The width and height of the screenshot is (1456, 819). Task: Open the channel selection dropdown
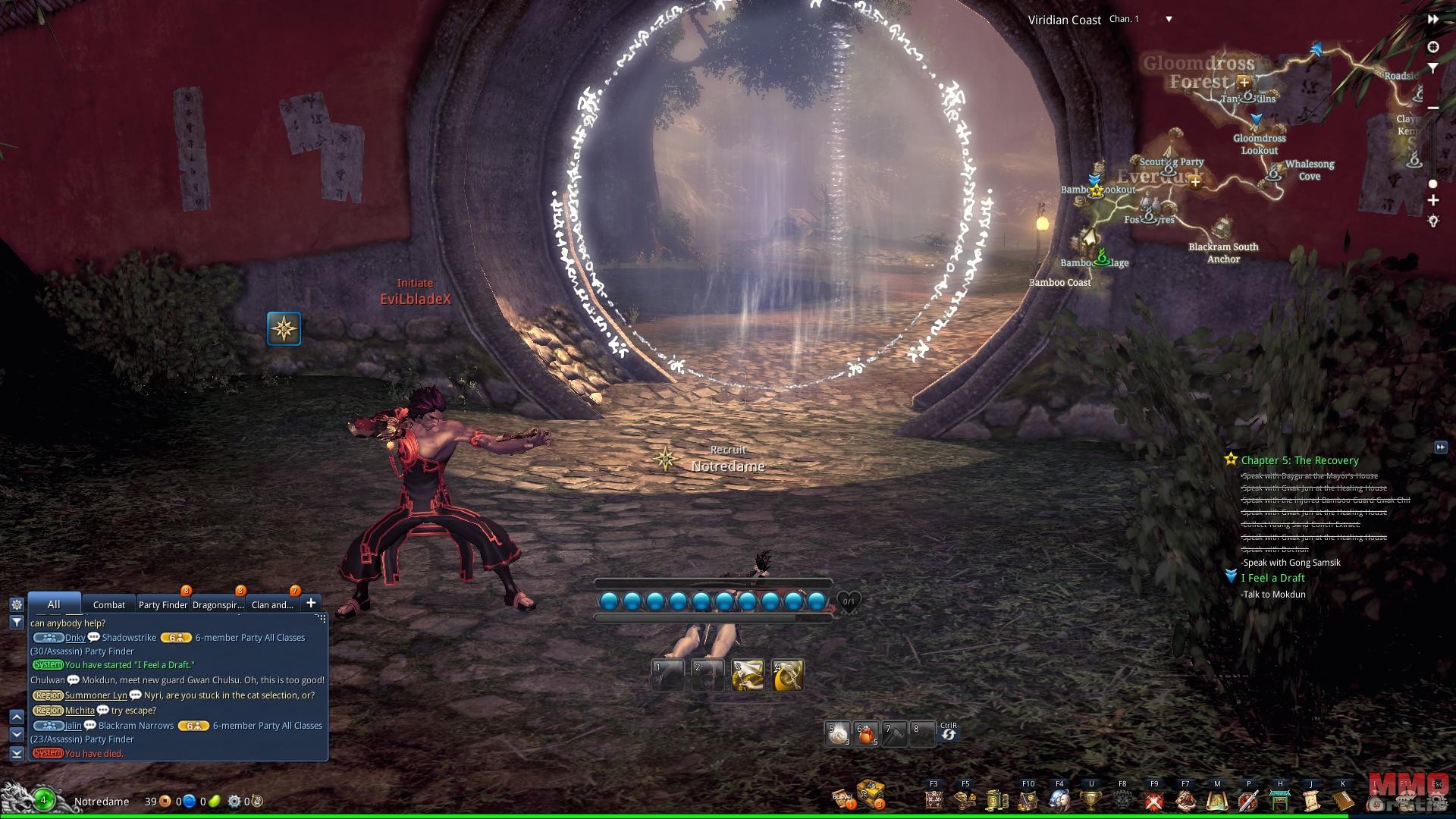click(x=1169, y=19)
